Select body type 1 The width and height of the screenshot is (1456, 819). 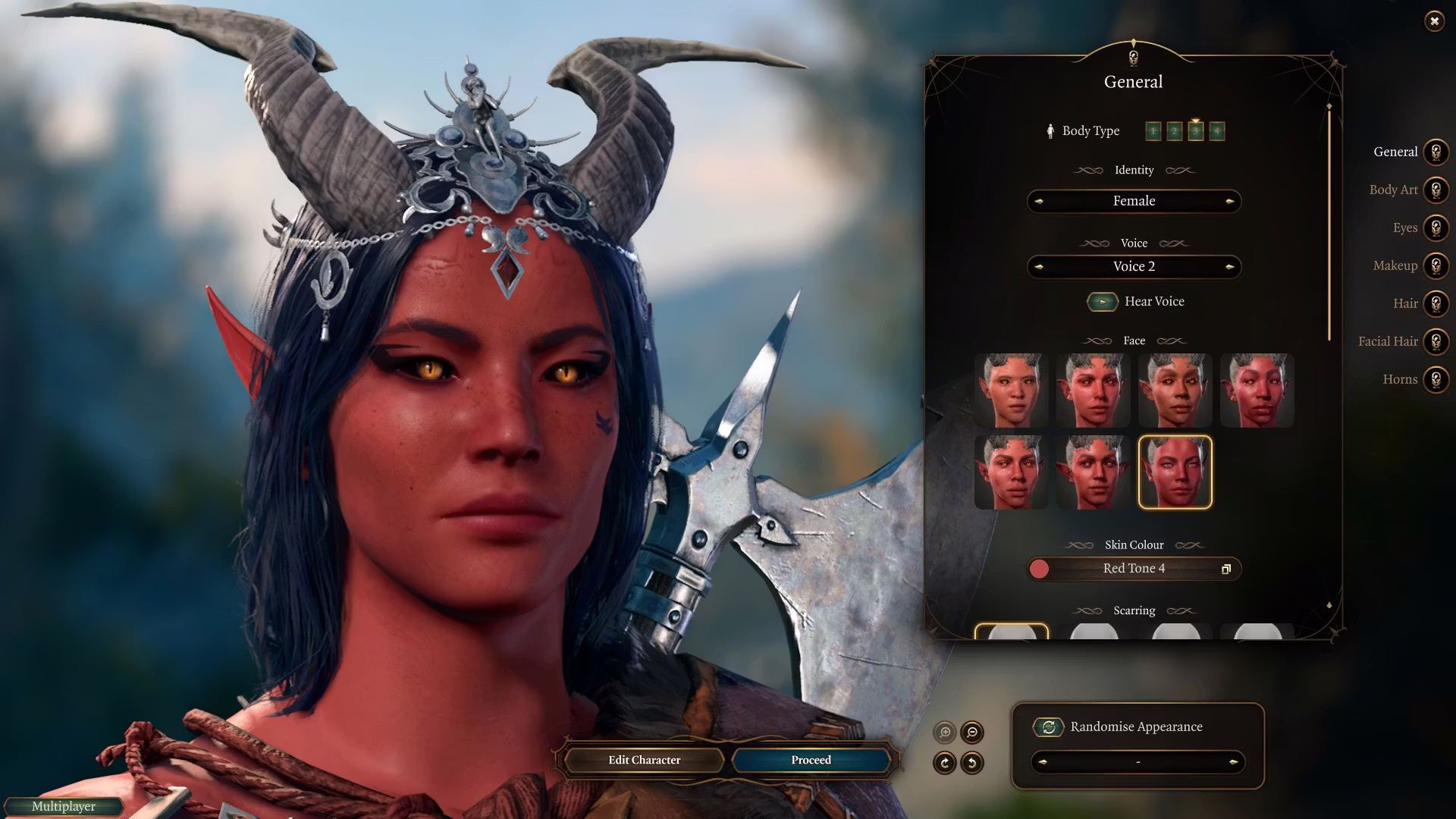coord(1153,131)
